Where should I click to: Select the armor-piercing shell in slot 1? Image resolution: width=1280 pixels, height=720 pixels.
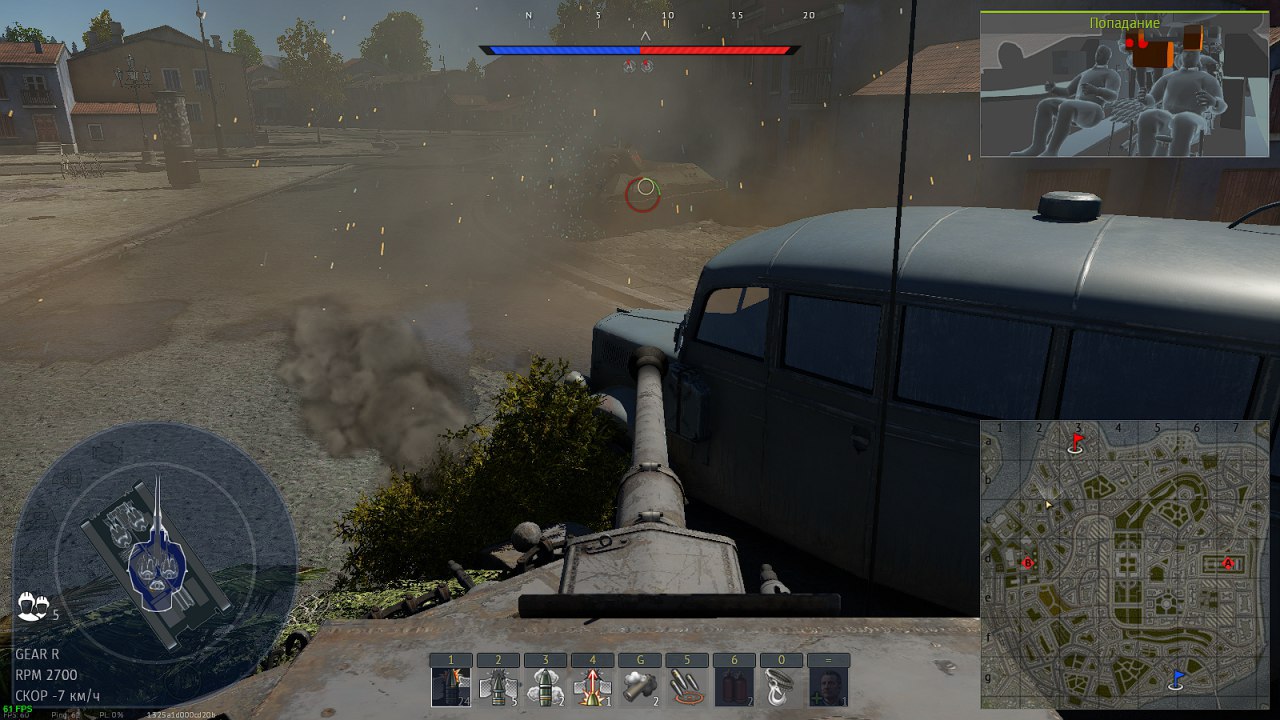450,687
